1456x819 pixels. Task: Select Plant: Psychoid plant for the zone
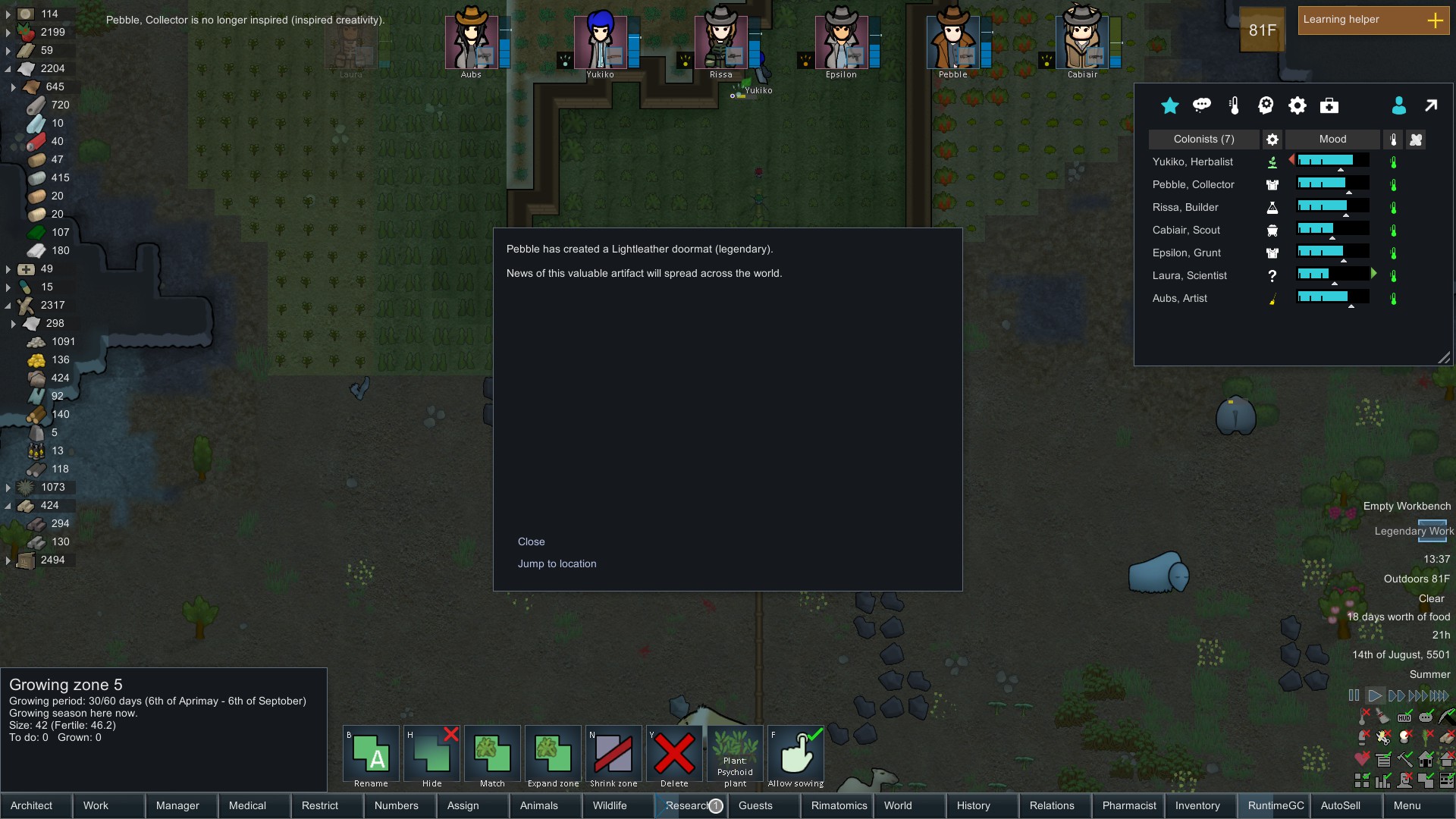click(x=734, y=755)
